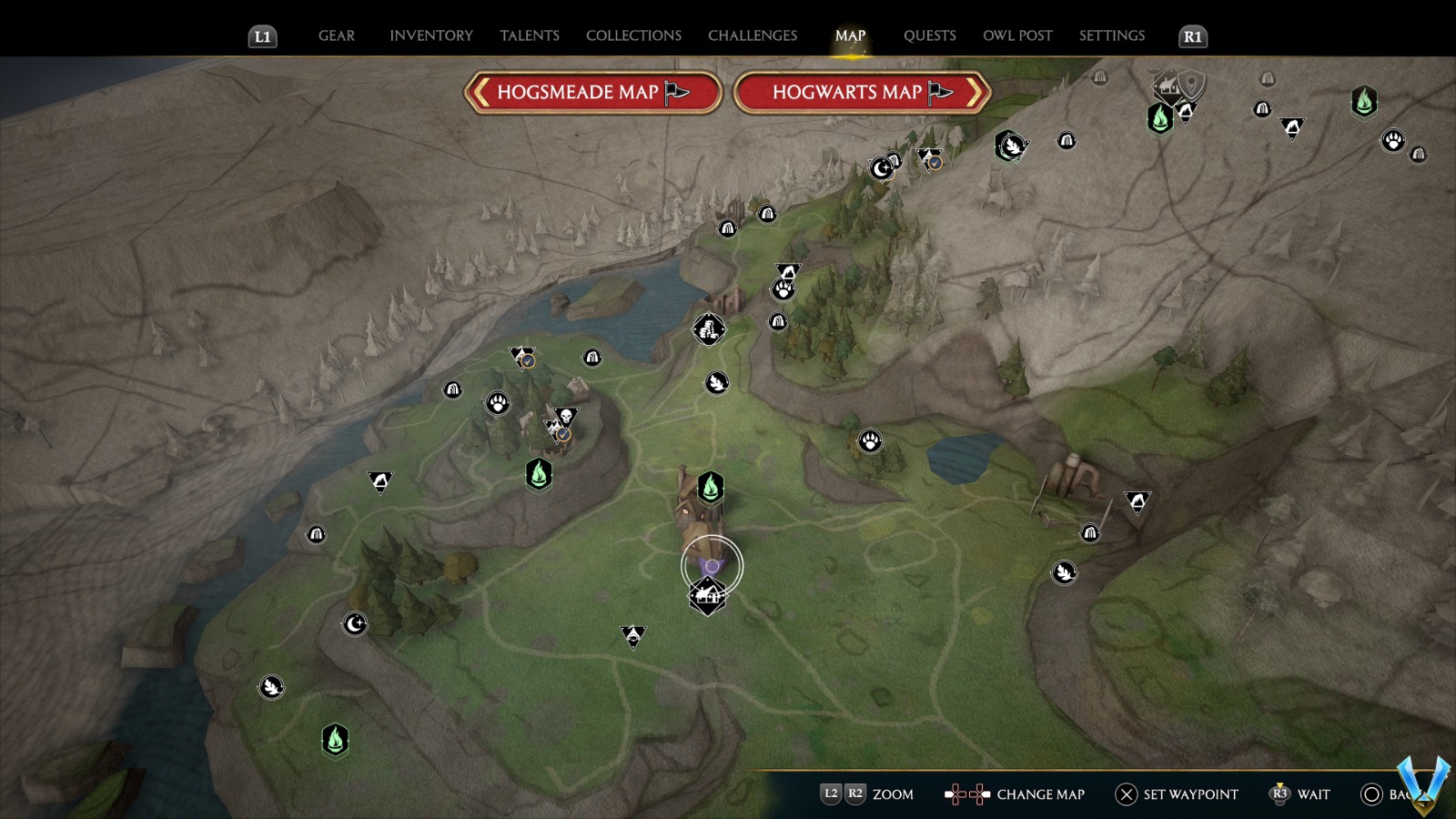Switch to the QUESTS tab
The width and height of the screenshot is (1456, 819).
click(x=930, y=35)
